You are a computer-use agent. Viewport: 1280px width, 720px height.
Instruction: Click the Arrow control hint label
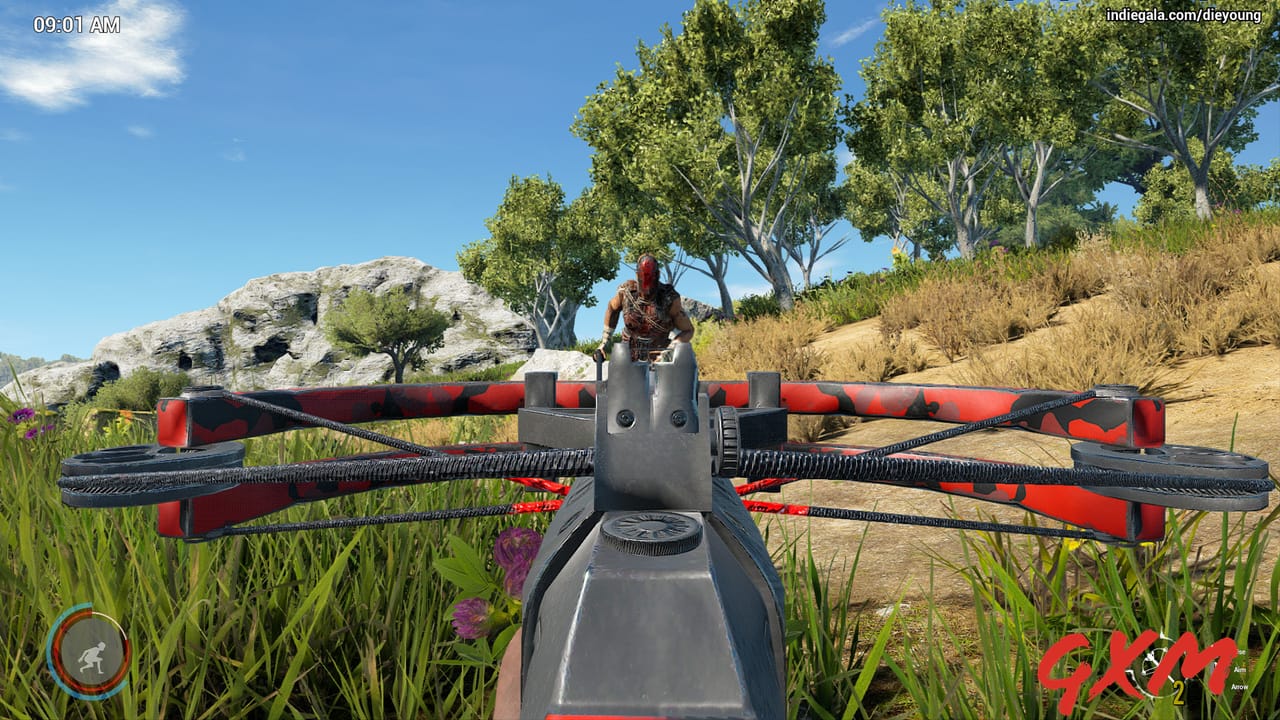(x=1240, y=688)
